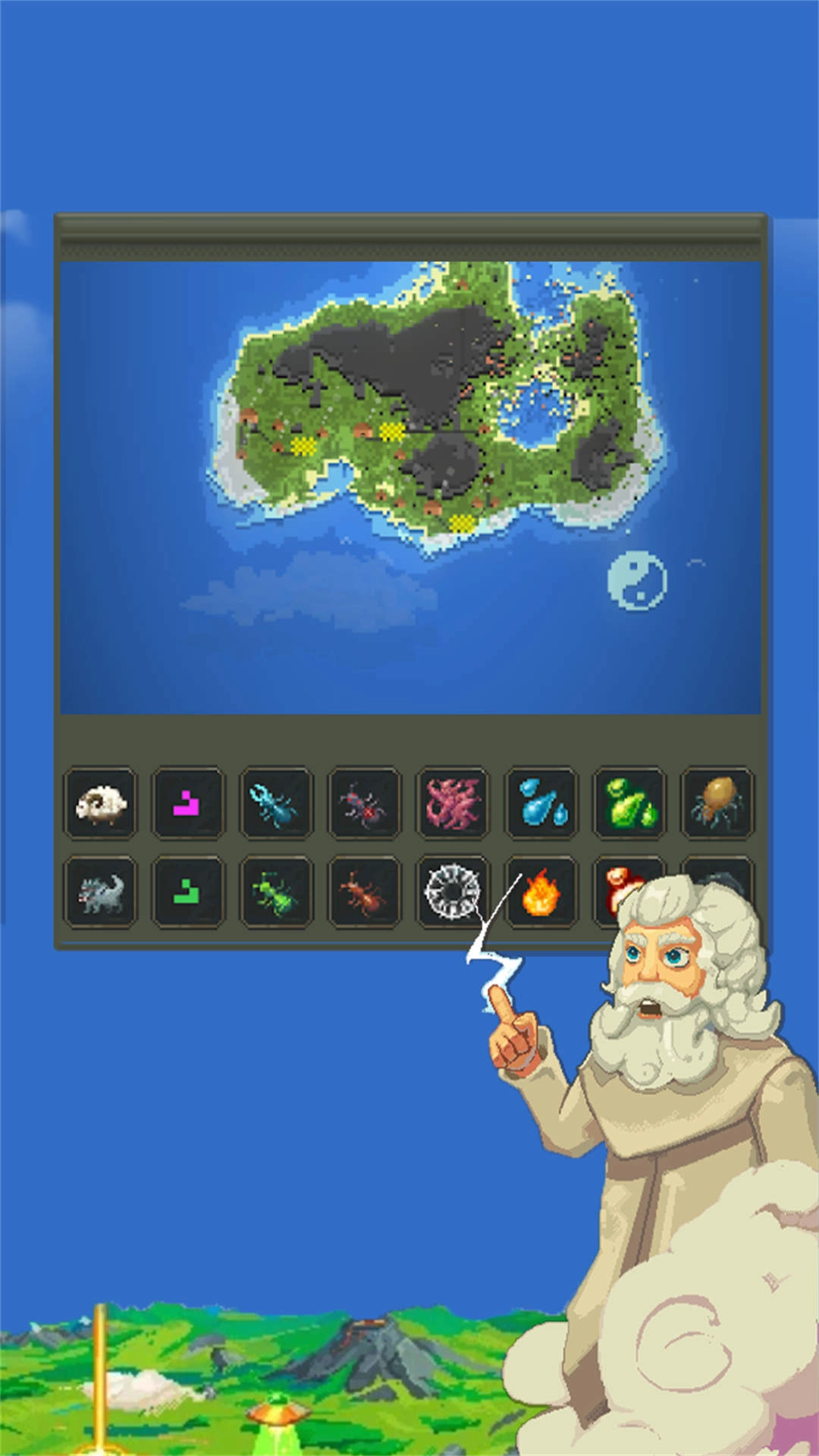Image resolution: width=819 pixels, height=1456 pixels.
Task: Pick the brown spider creature icon
Action: pos(717,804)
